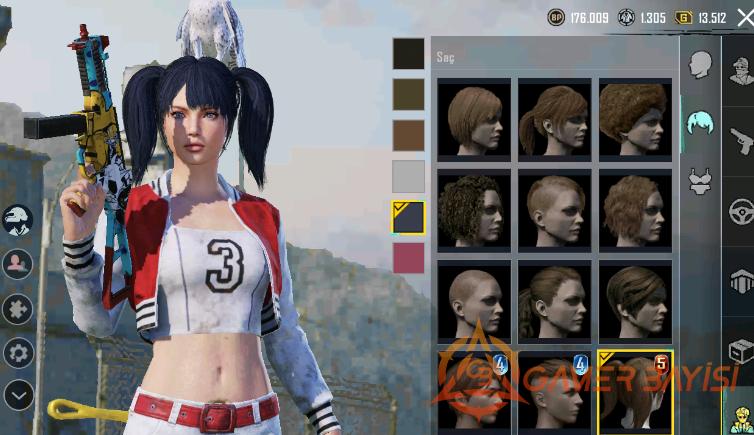754x435 pixels.
Task: Pick the brown hair color swatch
Action: click(408, 135)
